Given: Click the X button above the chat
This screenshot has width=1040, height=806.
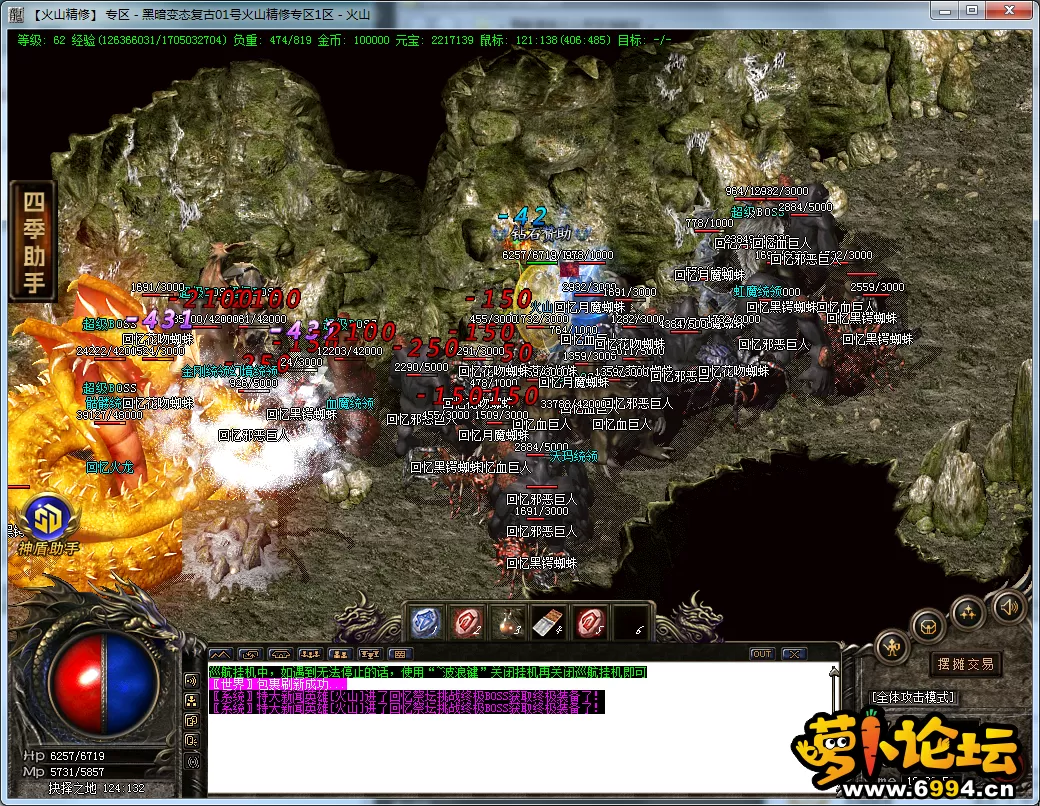Looking at the screenshot, I should point(793,654).
